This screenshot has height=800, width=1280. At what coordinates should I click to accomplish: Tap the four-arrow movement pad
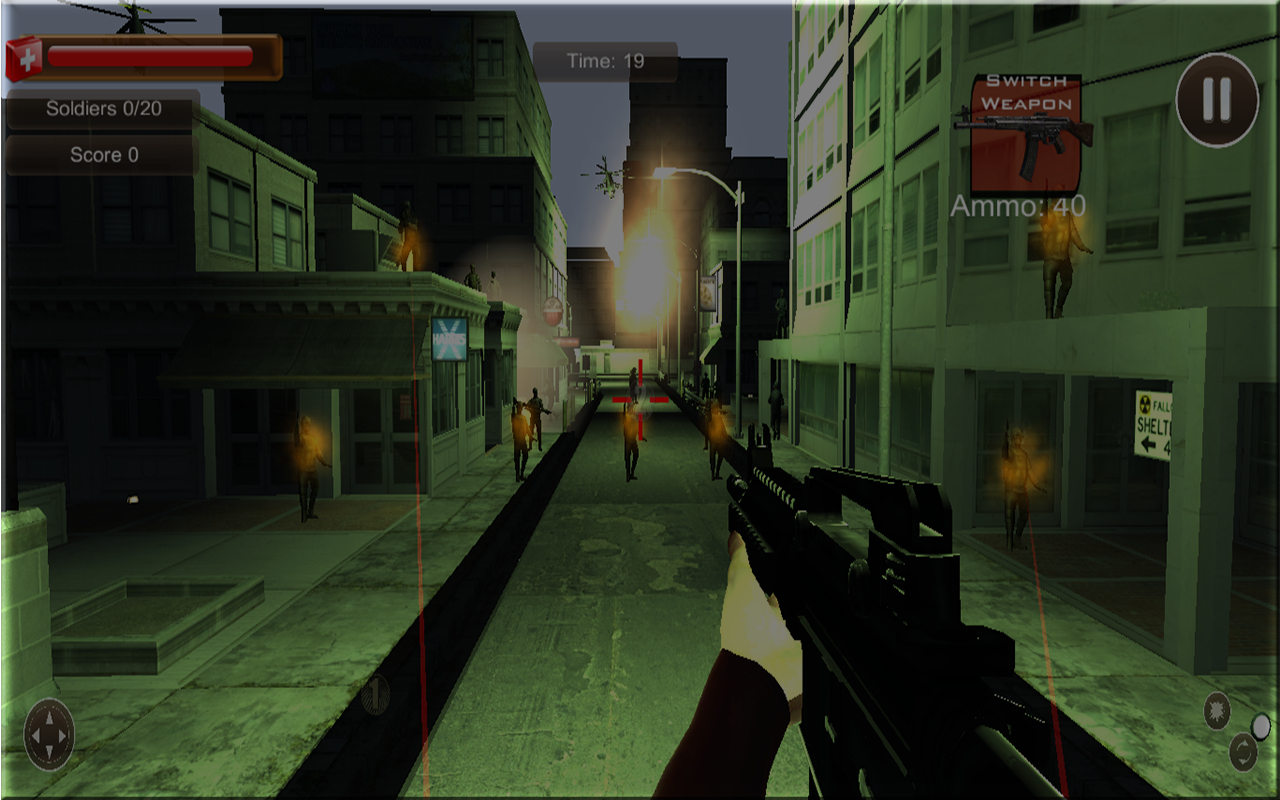point(49,735)
